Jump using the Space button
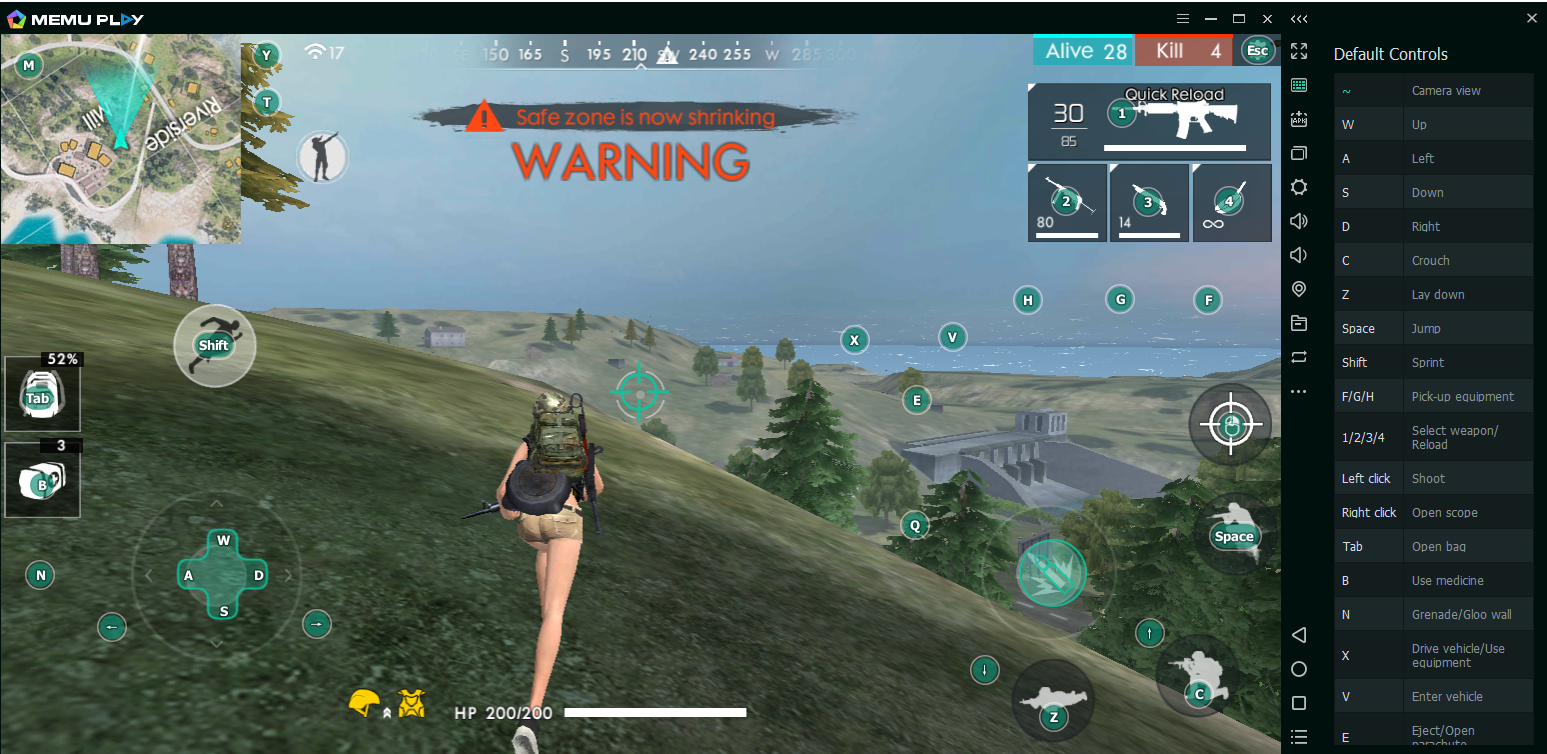The image size is (1547, 754). 1233,535
